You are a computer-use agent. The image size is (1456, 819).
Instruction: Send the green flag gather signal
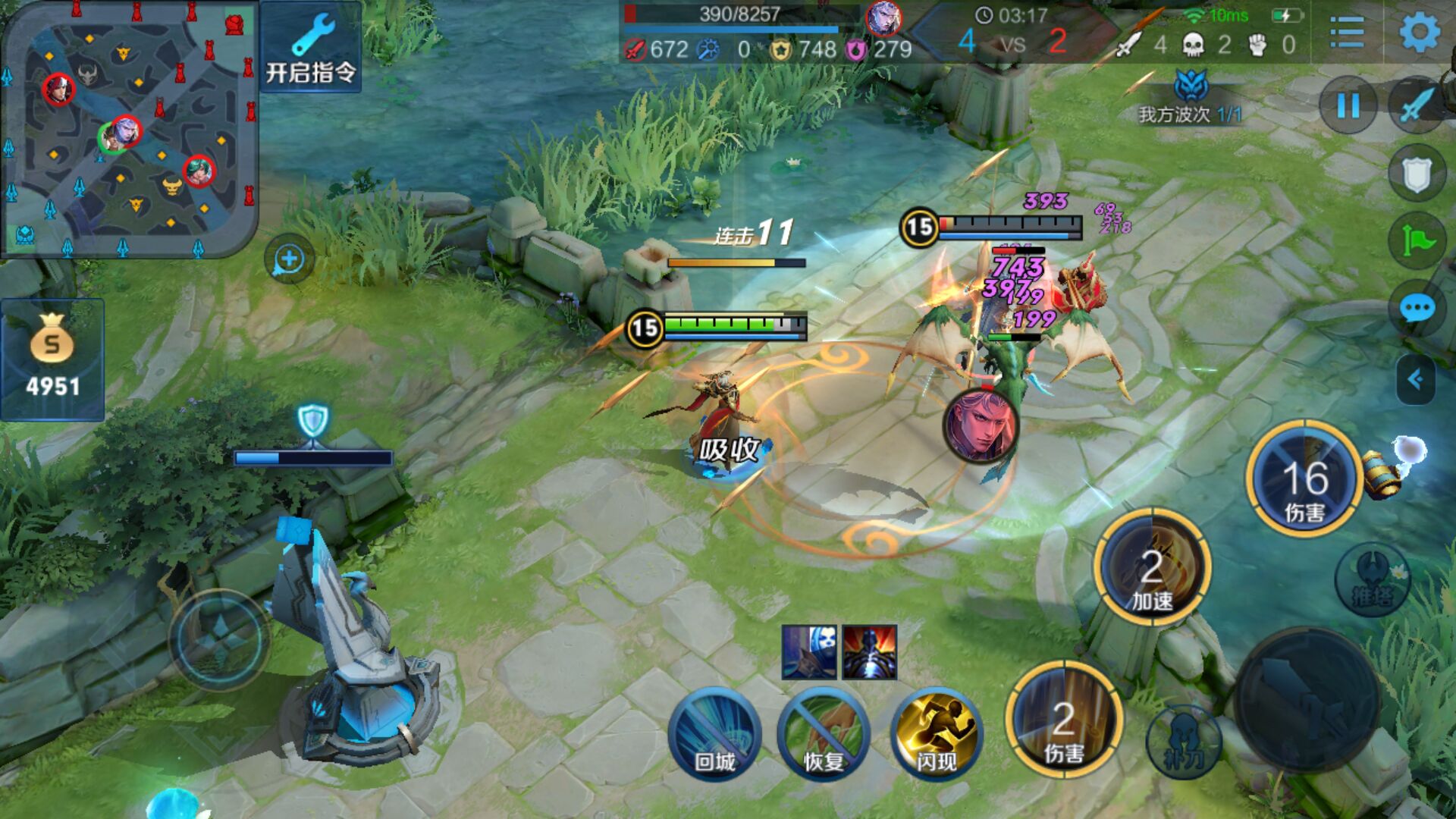tap(1416, 241)
